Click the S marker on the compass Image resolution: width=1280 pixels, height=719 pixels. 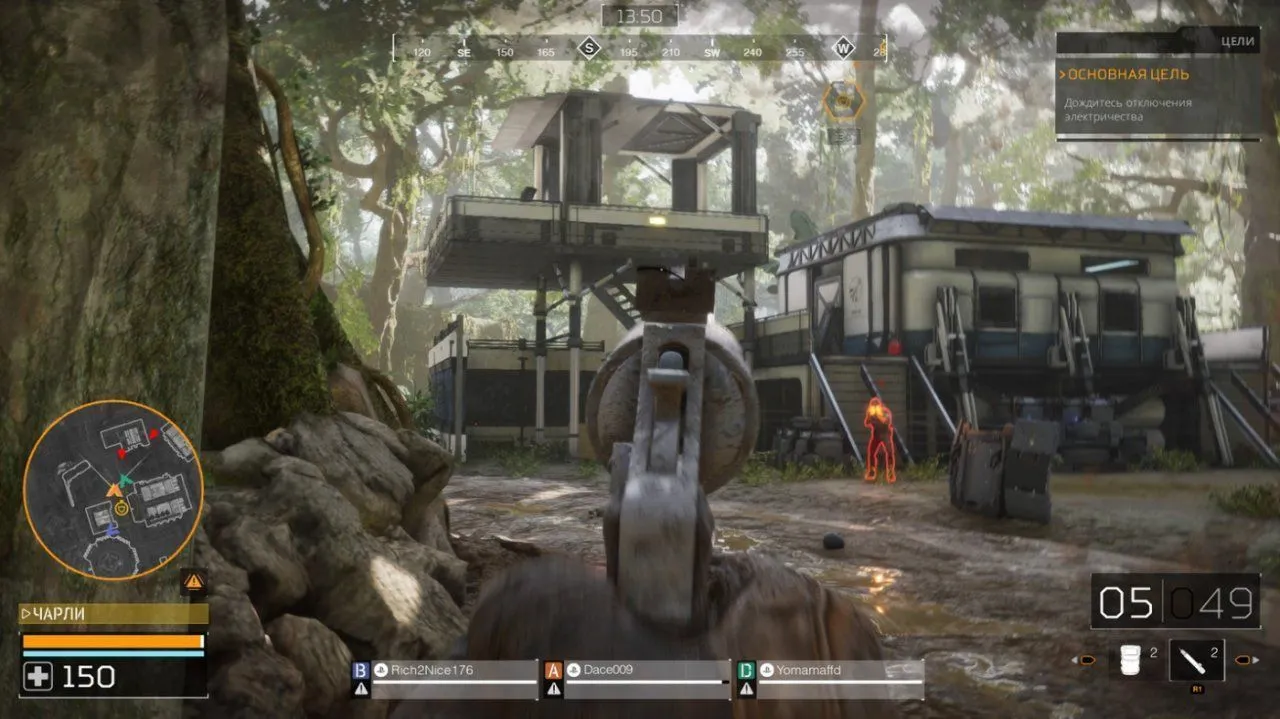589,49
